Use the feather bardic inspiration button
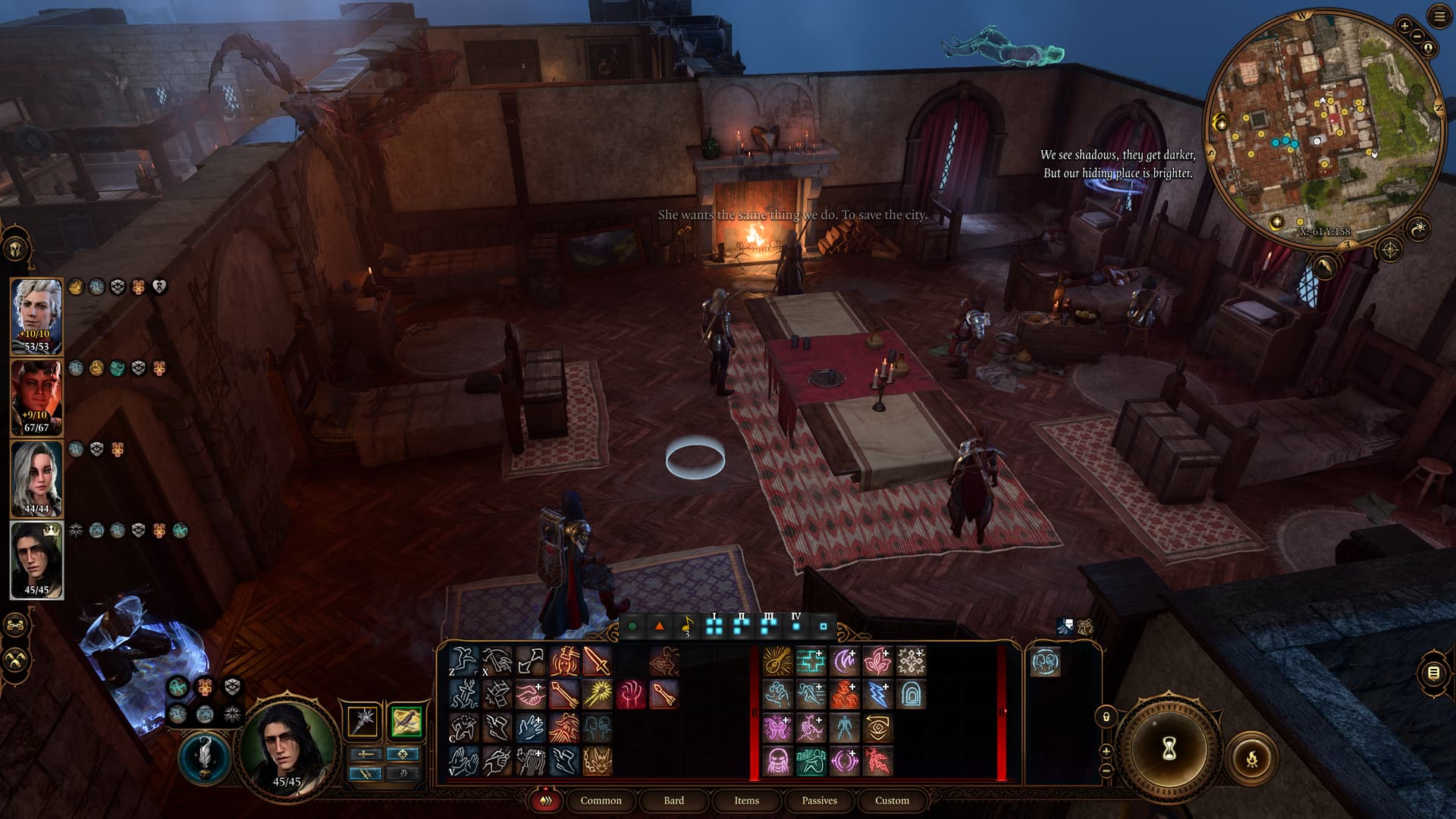This screenshot has height=819, width=1456. (x=204, y=758)
